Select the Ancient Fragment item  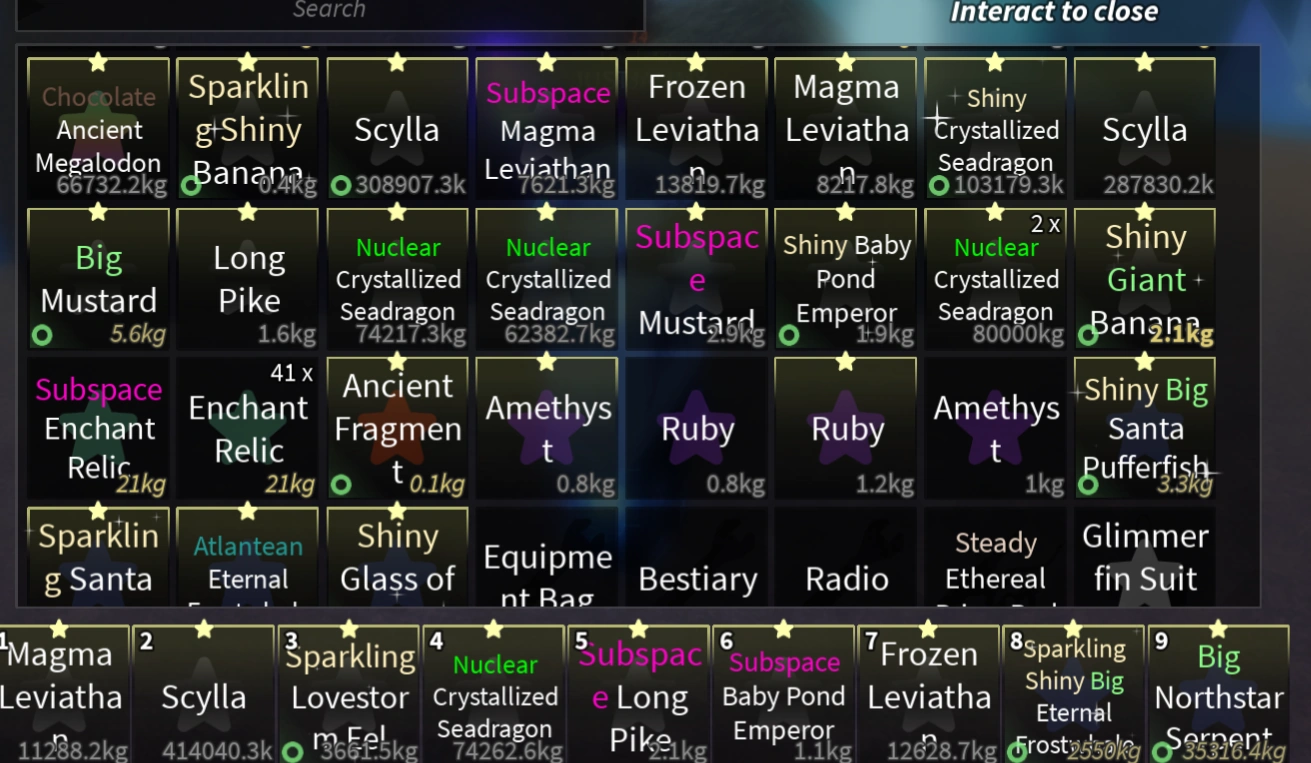click(x=397, y=425)
